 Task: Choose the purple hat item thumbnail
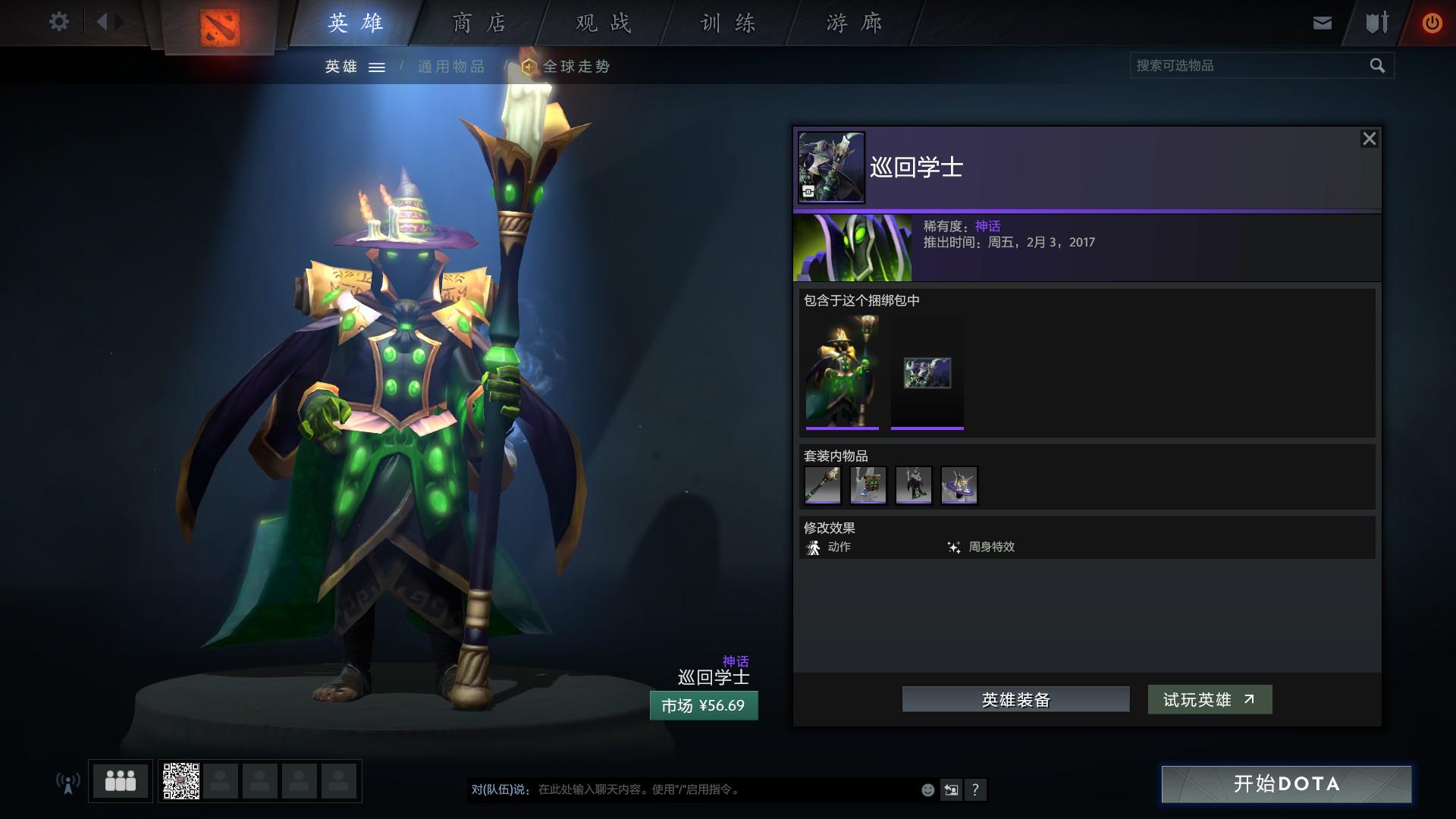pos(959,485)
